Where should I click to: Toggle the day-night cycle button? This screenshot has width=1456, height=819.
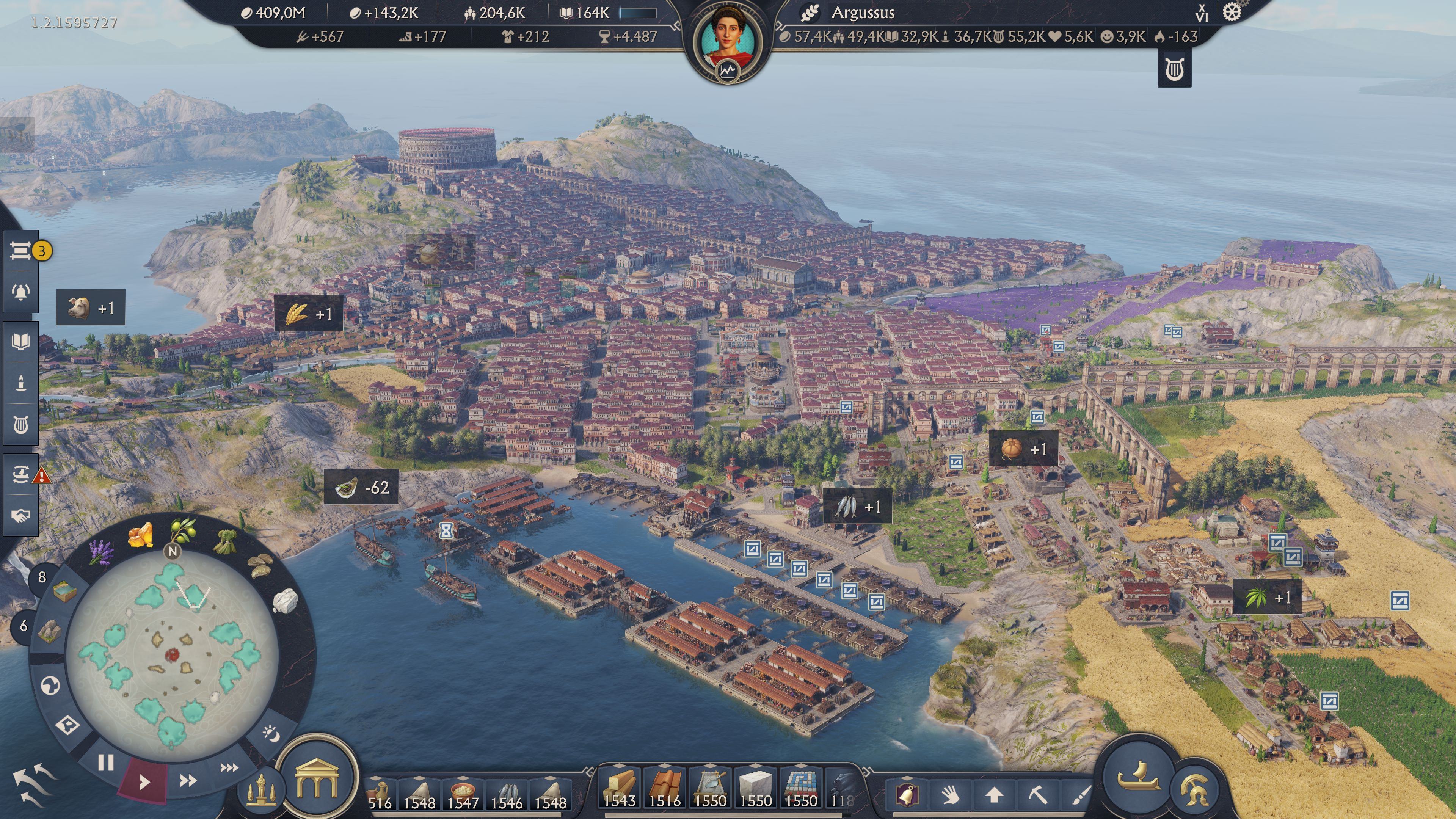(x=272, y=734)
